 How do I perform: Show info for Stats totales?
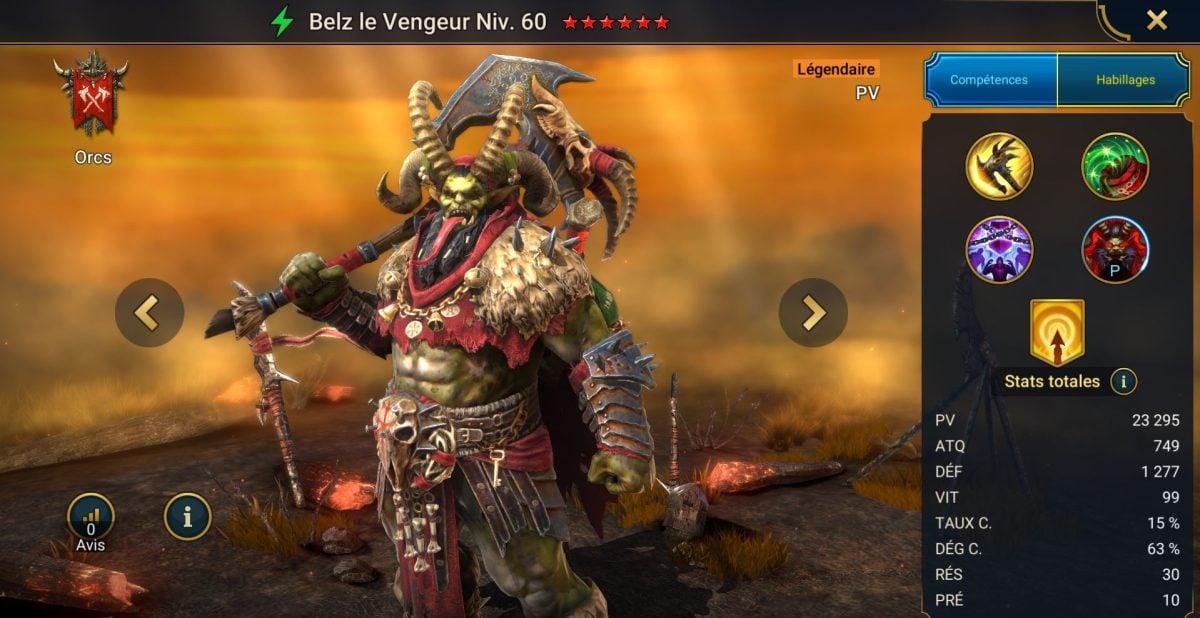[1123, 381]
